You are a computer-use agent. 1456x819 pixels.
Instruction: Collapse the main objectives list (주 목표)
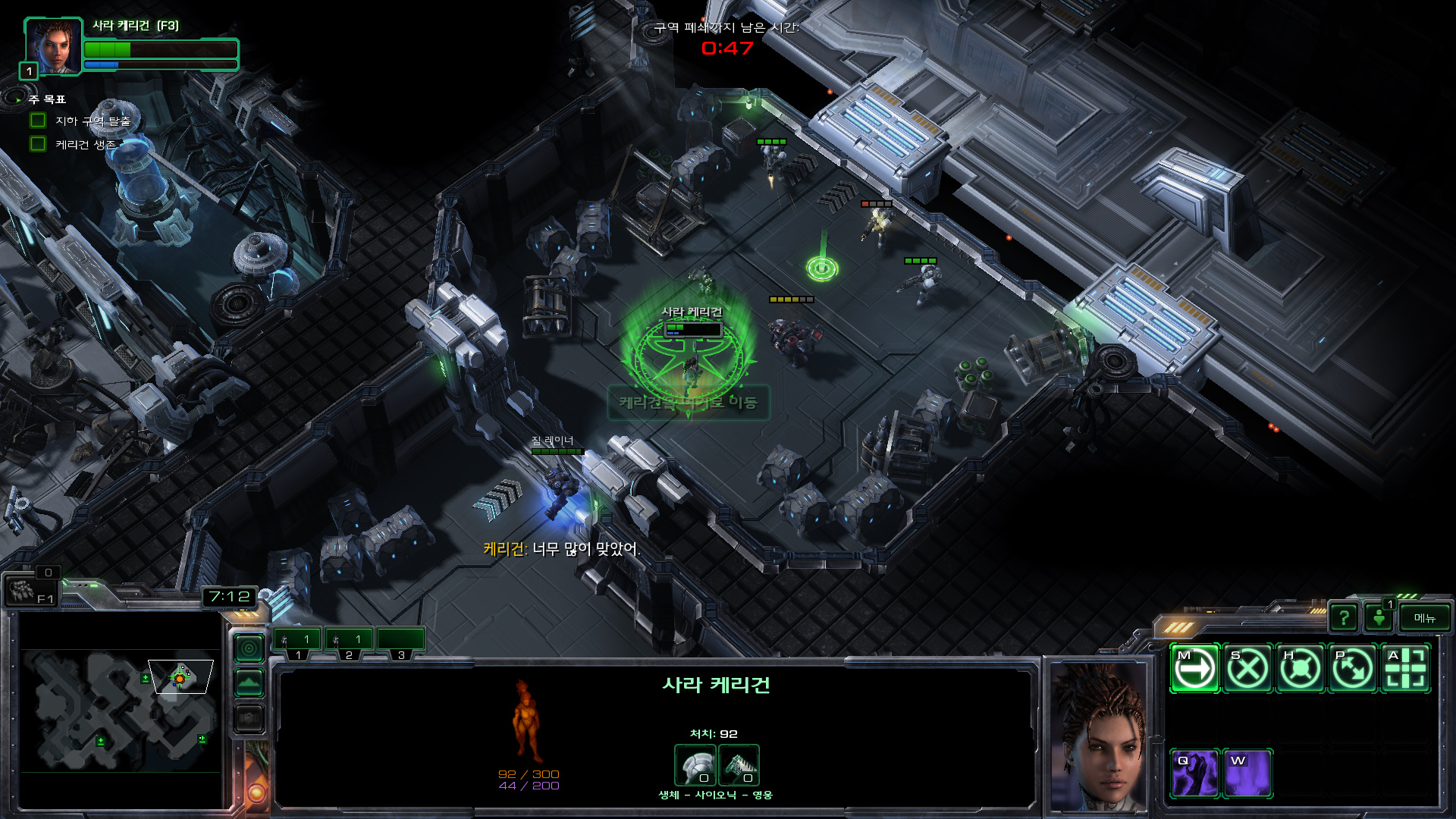point(18,99)
